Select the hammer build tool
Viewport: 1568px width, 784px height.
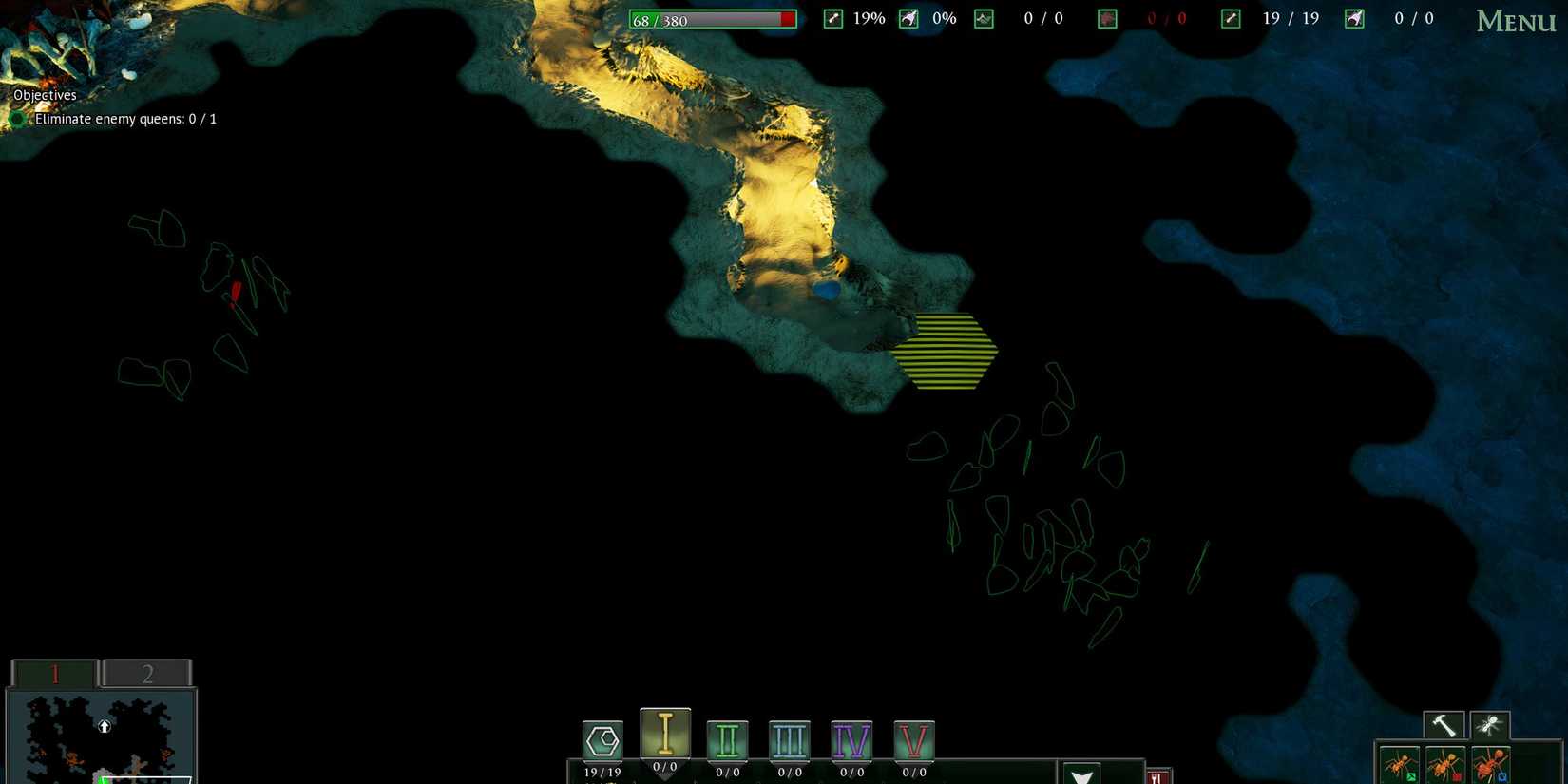point(1442,724)
